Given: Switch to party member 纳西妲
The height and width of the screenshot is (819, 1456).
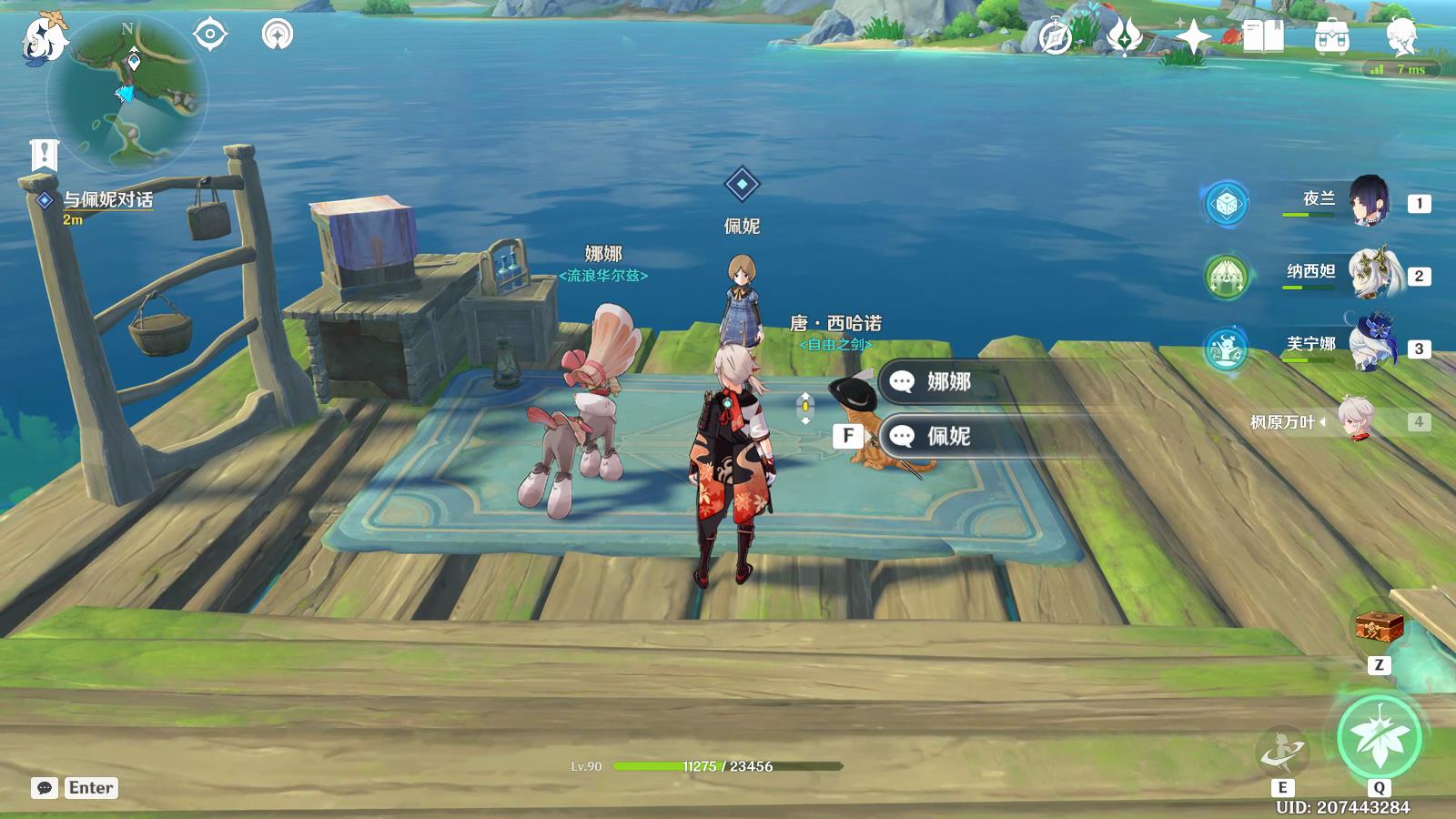Looking at the screenshot, I should point(1365,273).
